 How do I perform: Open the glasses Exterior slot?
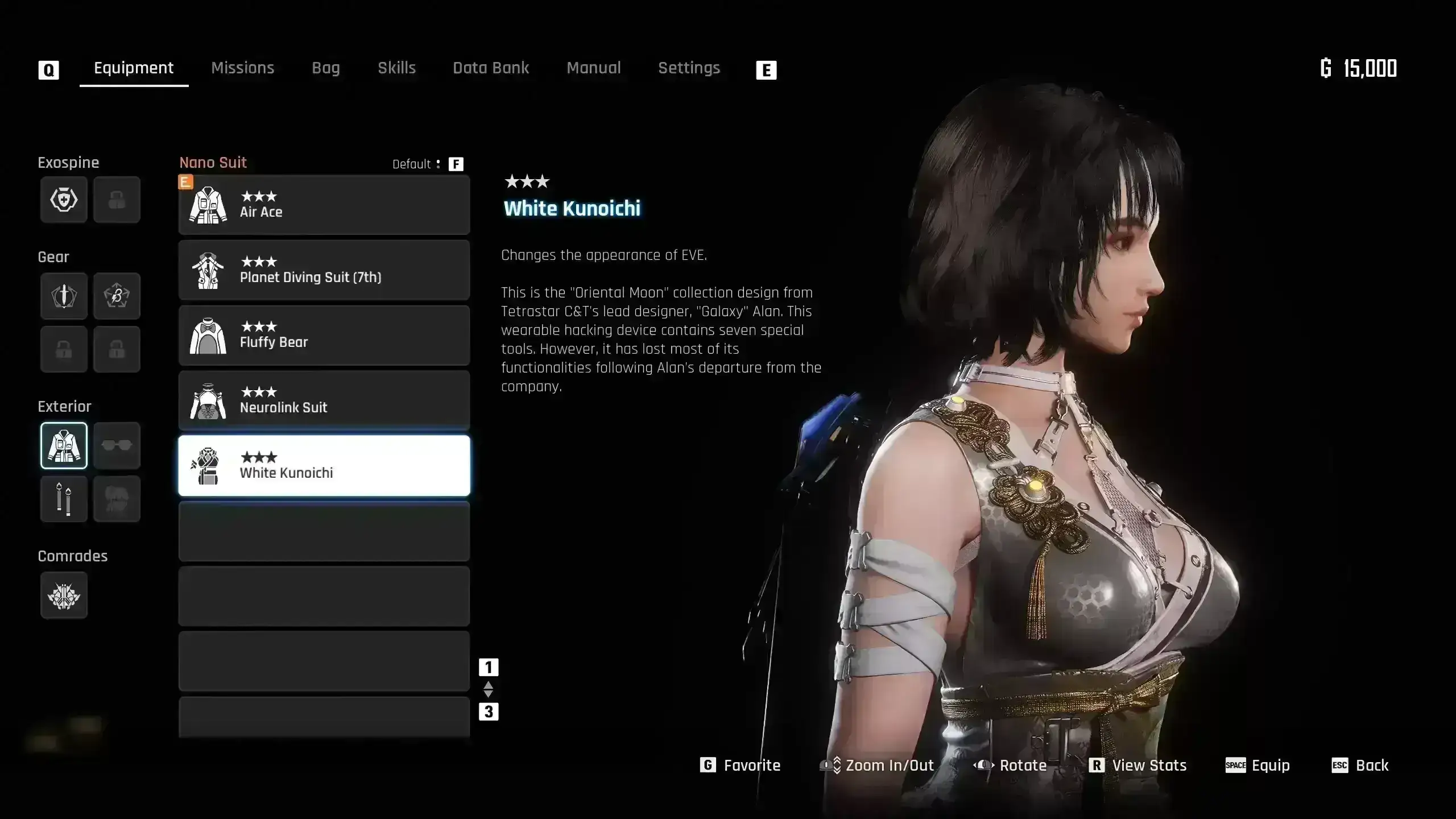[x=117, y=445]
